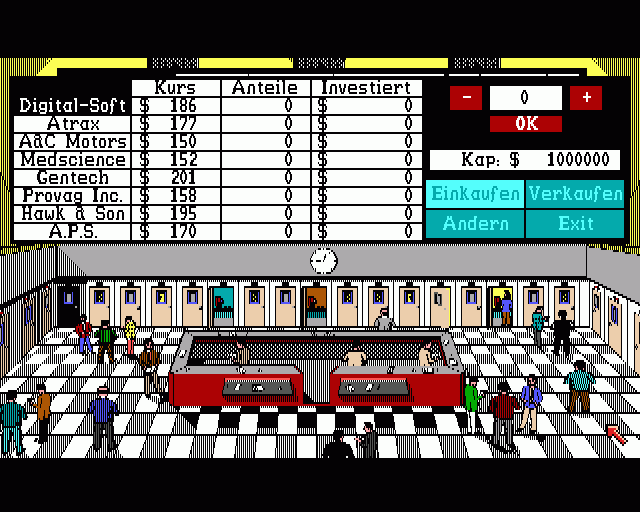640x512 pixels.
Task: Choose the Andern button
Action: coord(475,223)
